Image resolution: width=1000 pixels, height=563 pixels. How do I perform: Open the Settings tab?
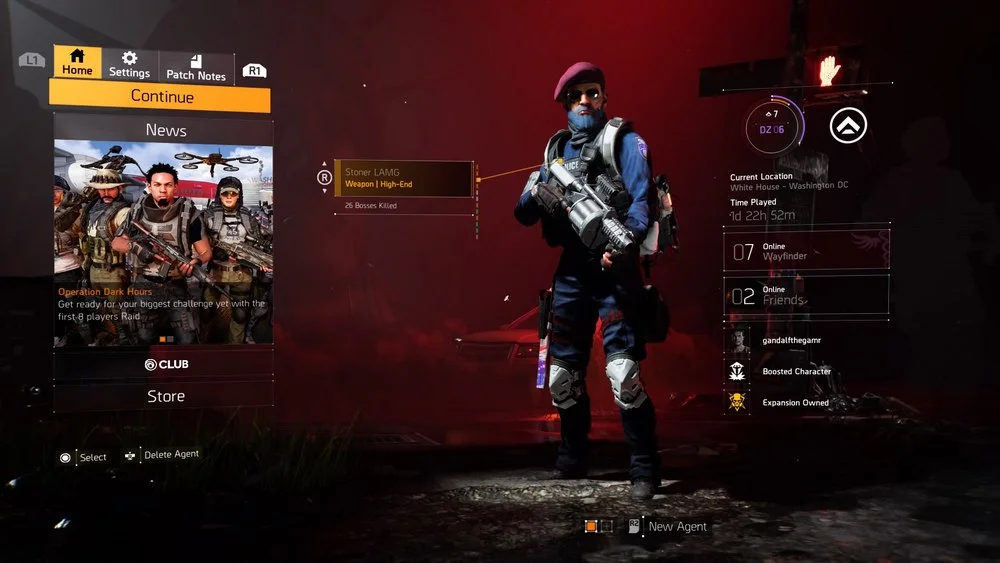coord(129,65)
